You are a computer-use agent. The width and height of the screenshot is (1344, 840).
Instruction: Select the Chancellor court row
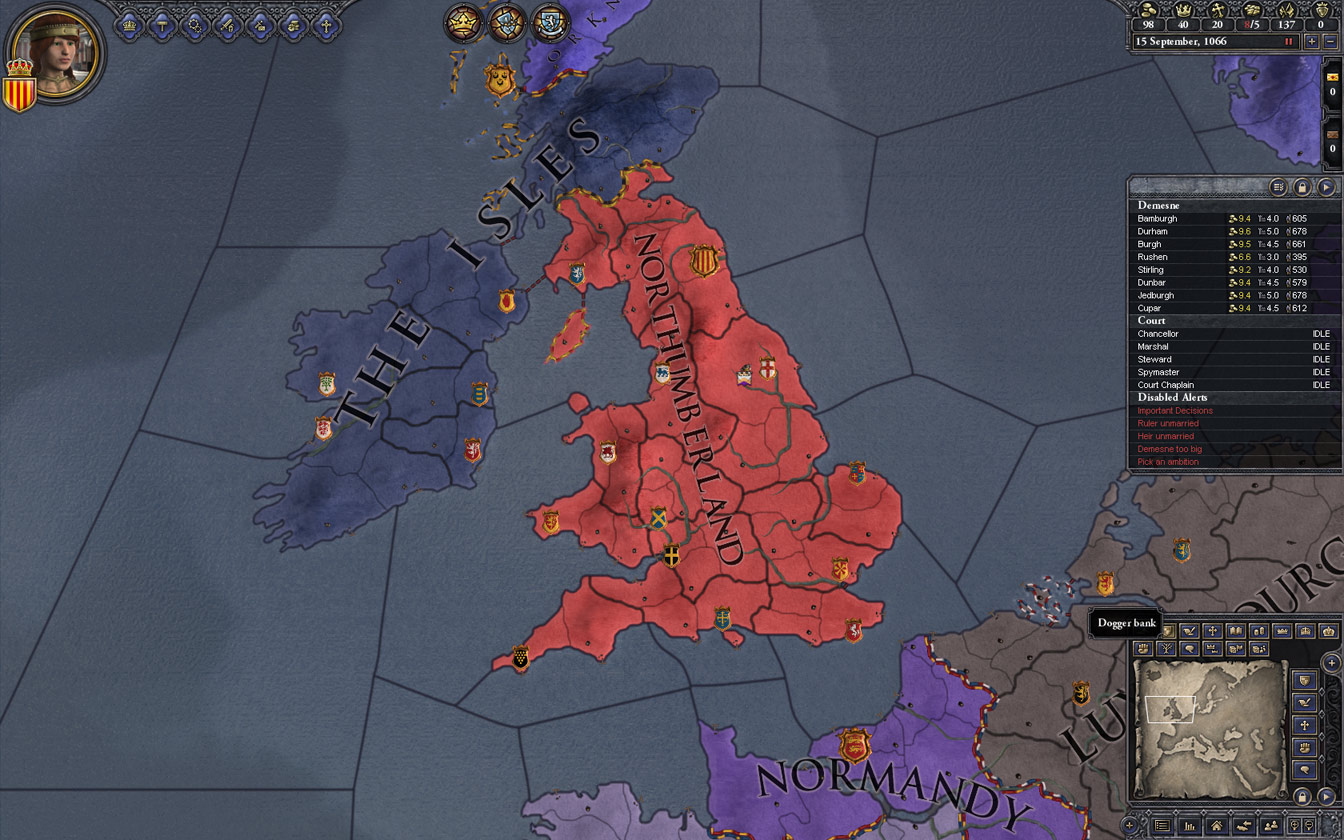(x=1158, y=334)
